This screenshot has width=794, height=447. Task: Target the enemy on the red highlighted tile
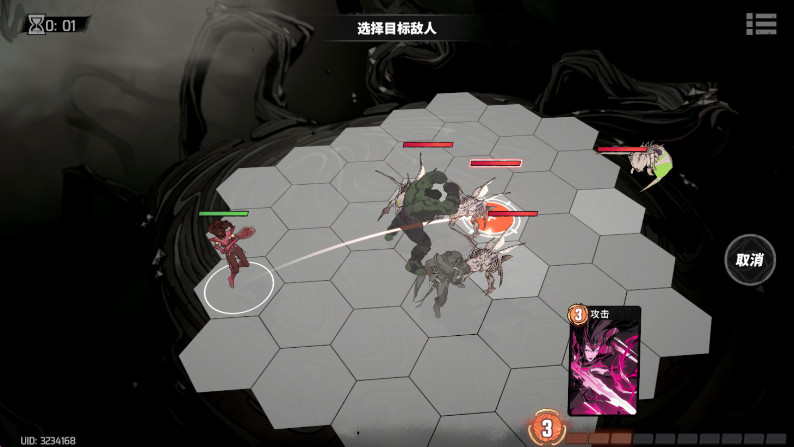point(494,223)
